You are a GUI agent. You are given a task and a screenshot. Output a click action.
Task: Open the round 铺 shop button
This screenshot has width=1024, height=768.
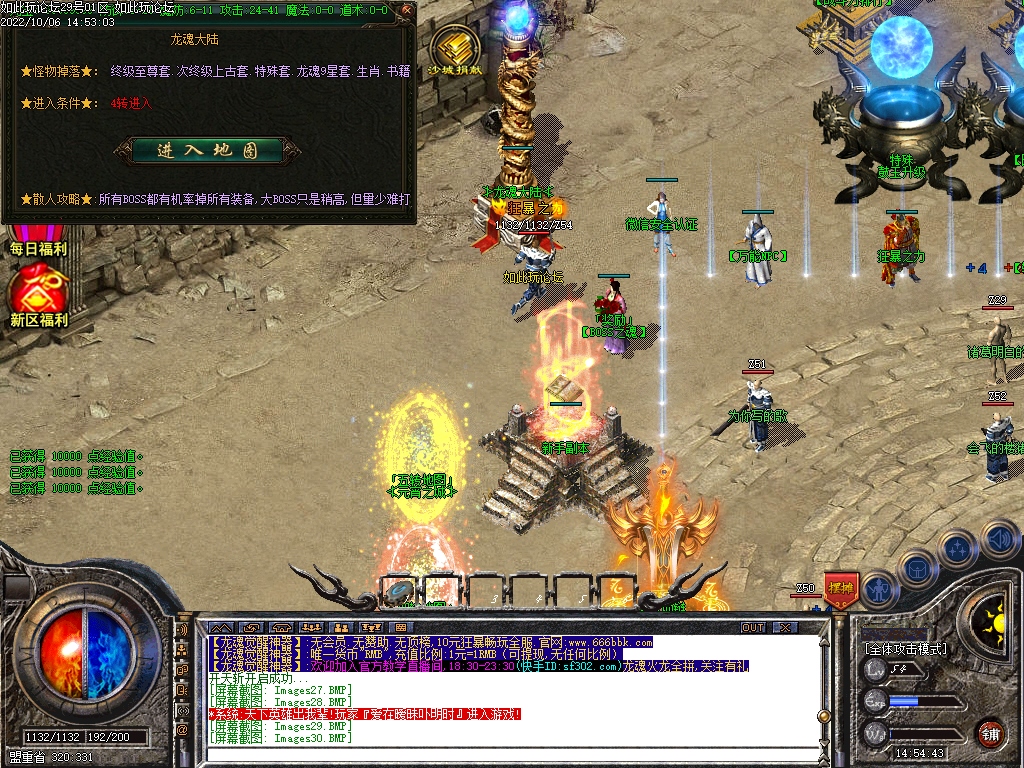tap(990, 733)
